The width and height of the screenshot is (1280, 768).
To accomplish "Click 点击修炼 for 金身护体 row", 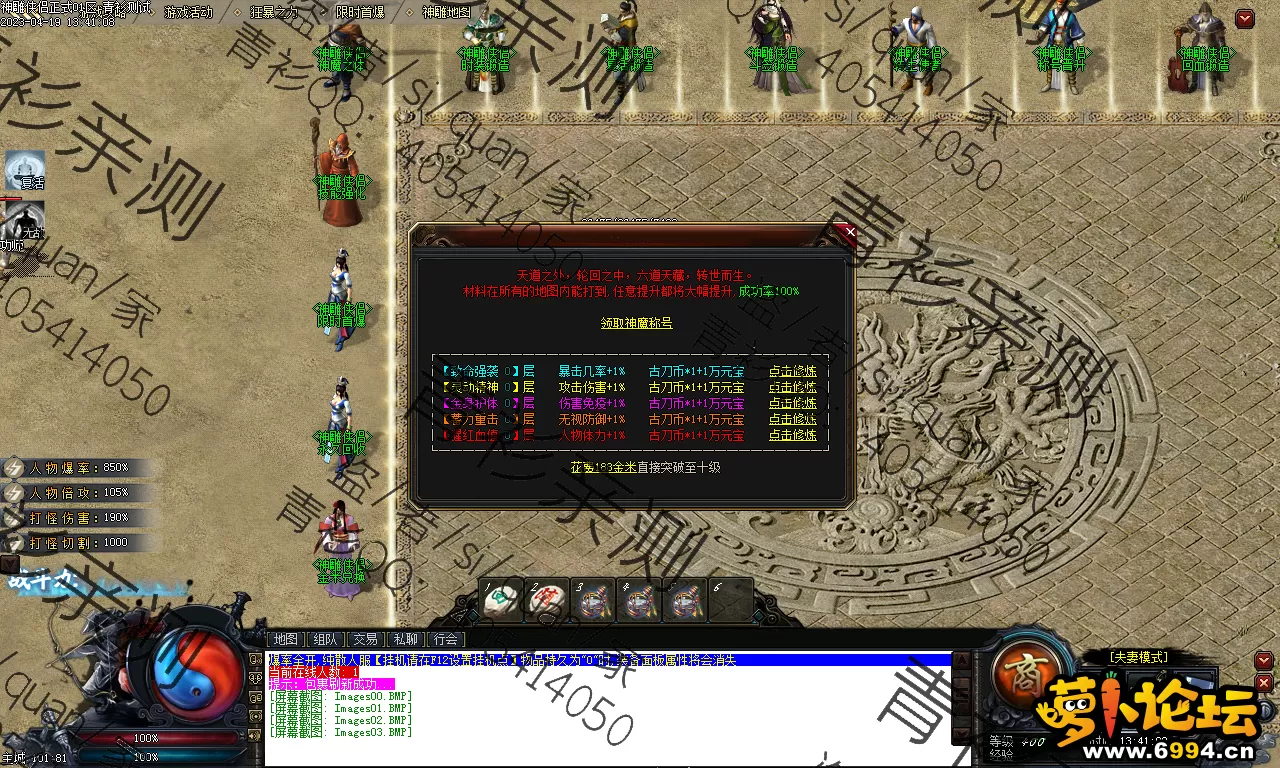I will pyautogui.click(x=792, y=403).
